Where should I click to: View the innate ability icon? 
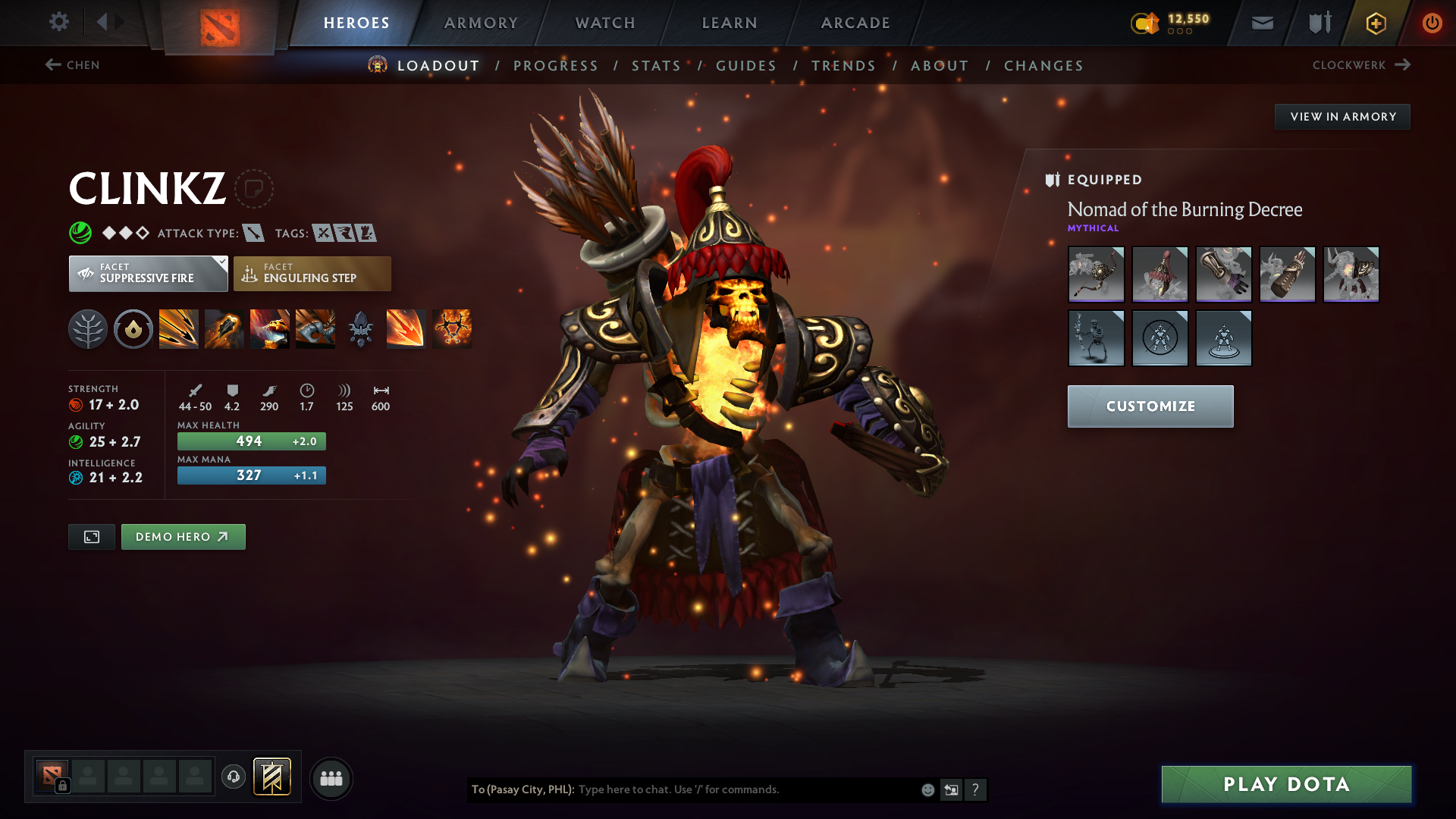133,328
